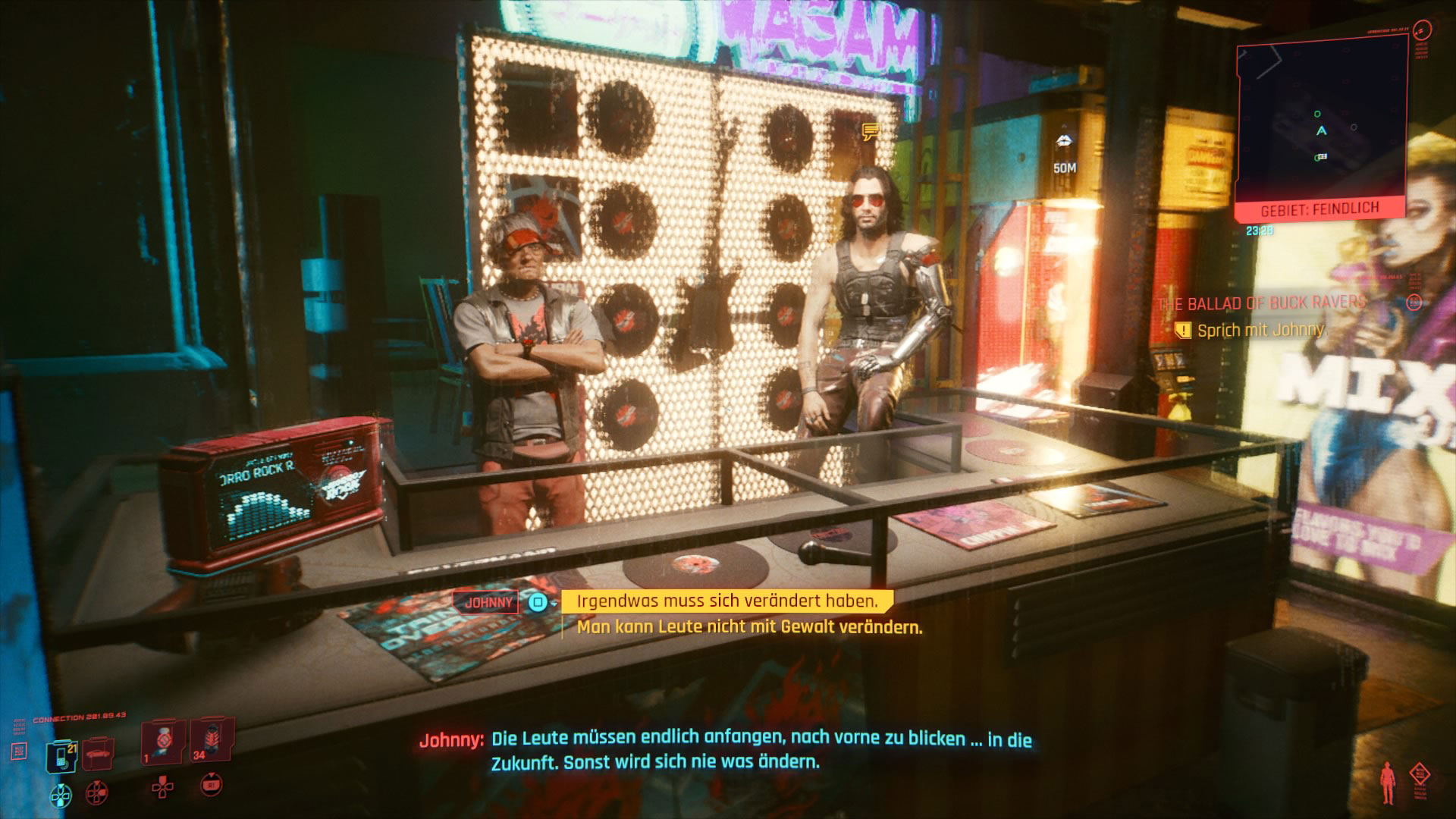1456x819 pixels.
Task: Use the inhaler consumable slot showing 1
Action: pos(162,741)
